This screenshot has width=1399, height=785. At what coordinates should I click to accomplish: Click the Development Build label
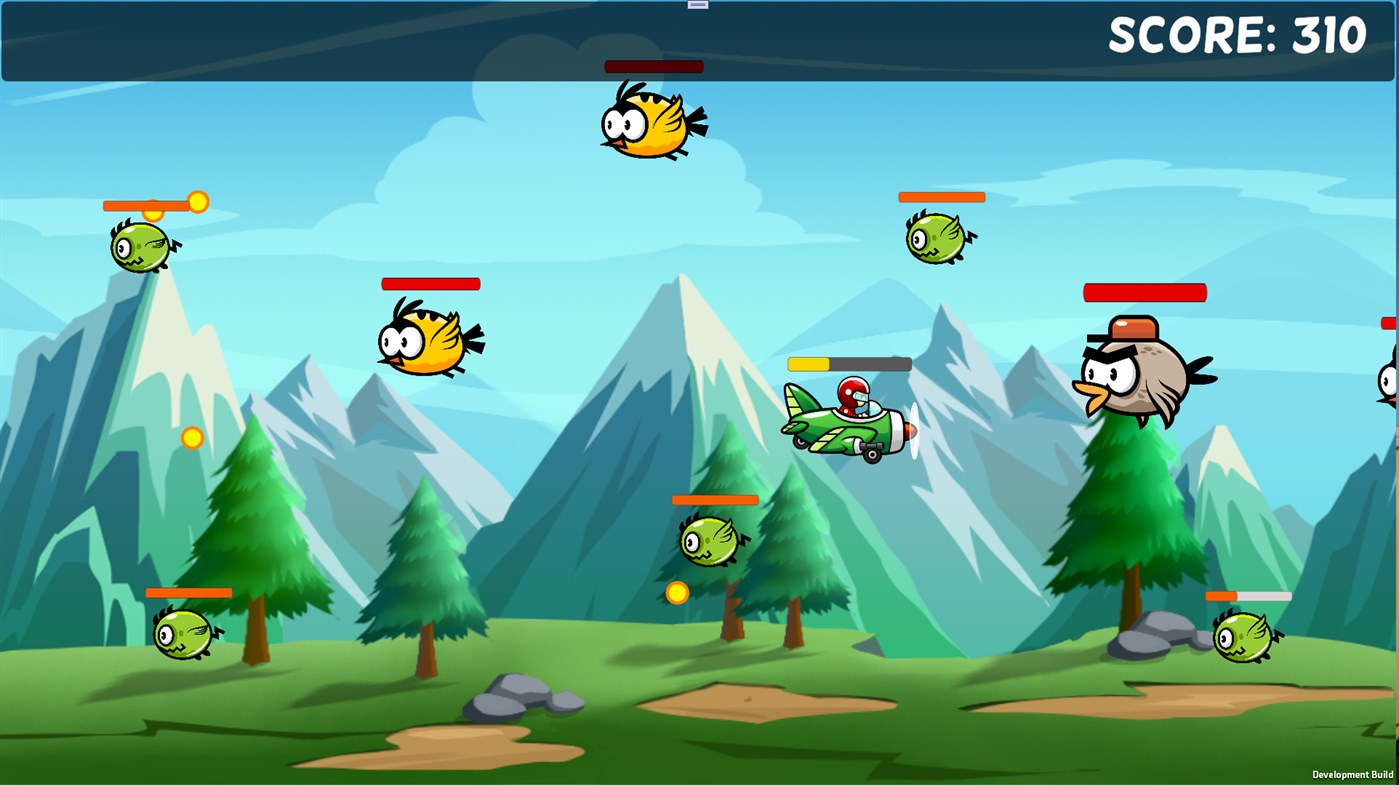click(1352, 774)
